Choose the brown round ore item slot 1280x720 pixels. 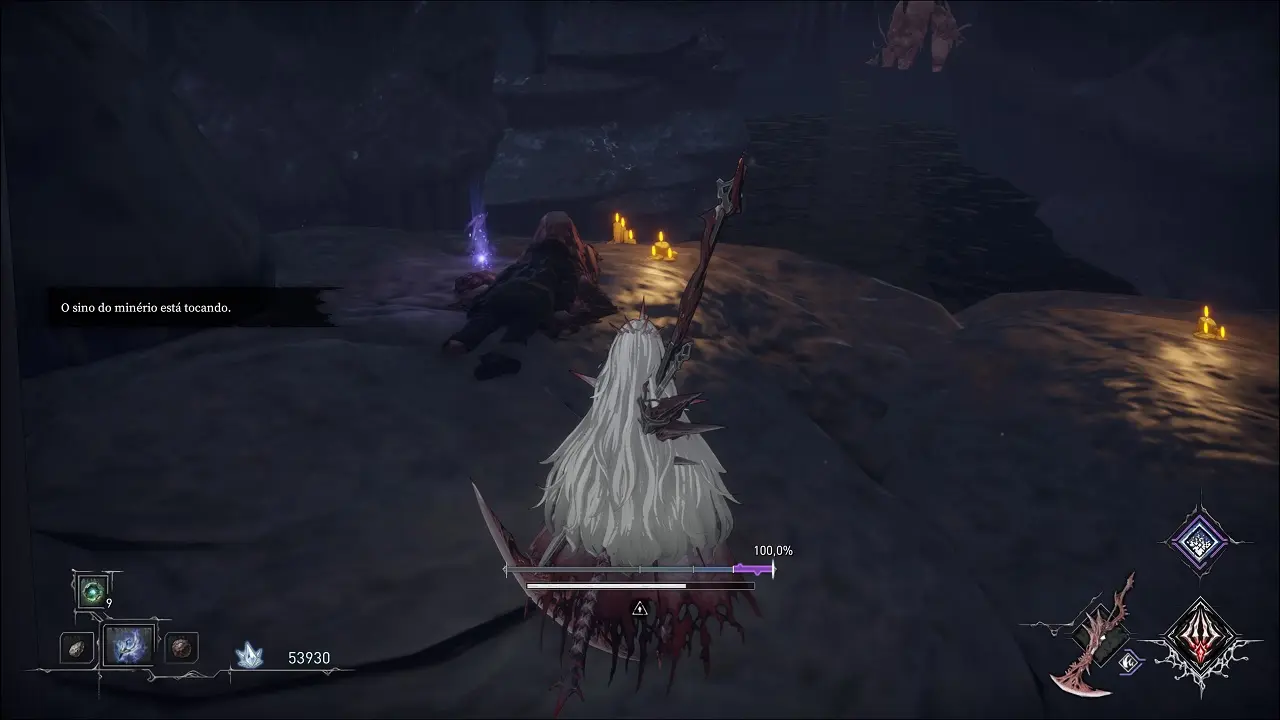(180, 648)
